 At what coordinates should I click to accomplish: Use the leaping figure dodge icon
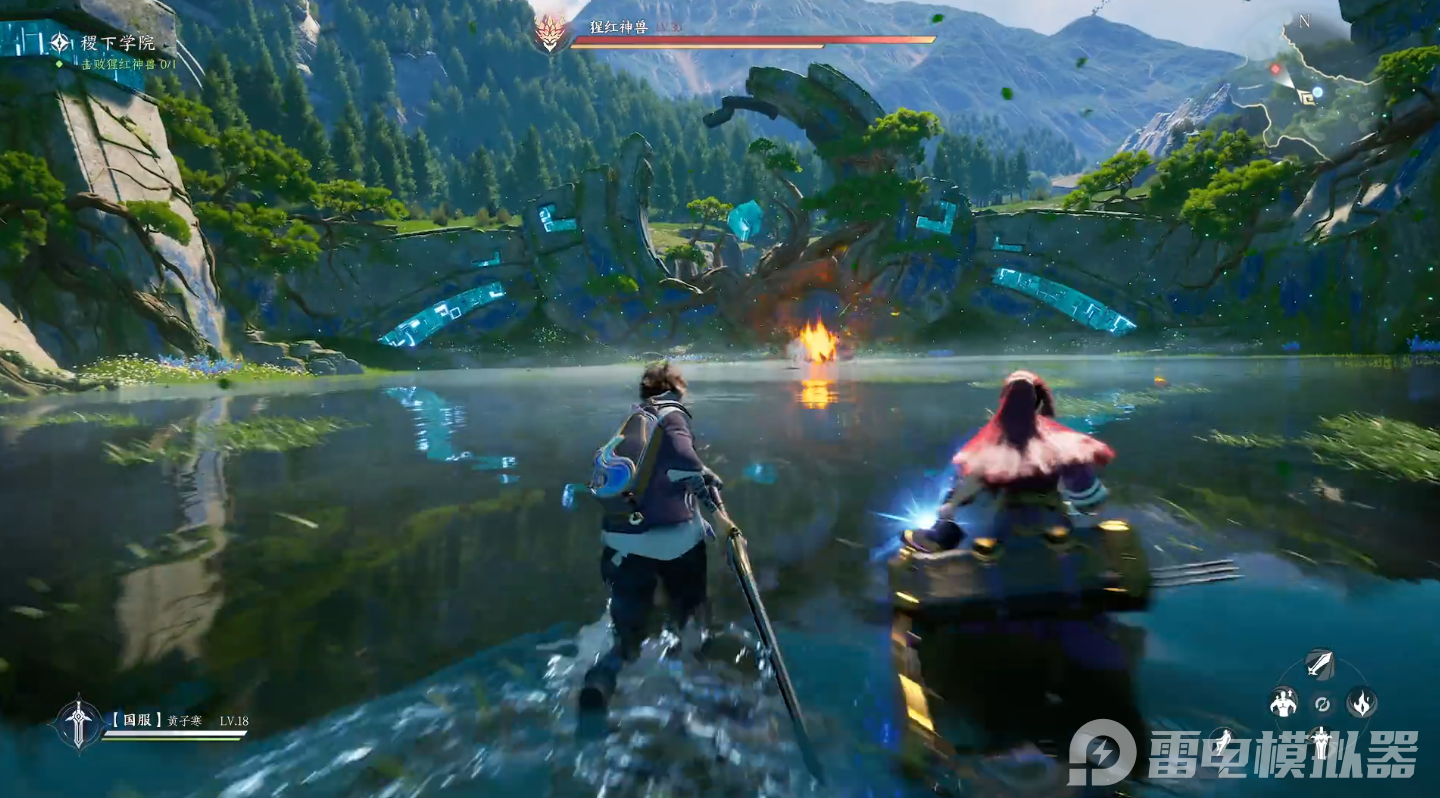click(x=1225, y=742)
